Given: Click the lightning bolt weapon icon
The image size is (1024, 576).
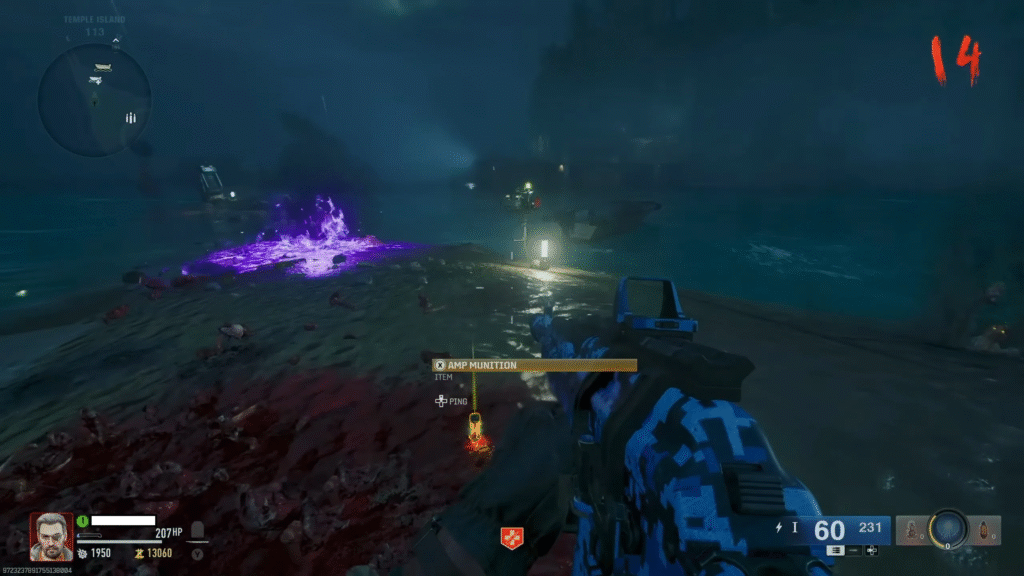Looking at the screenshot, I should [x=779, y=527].
